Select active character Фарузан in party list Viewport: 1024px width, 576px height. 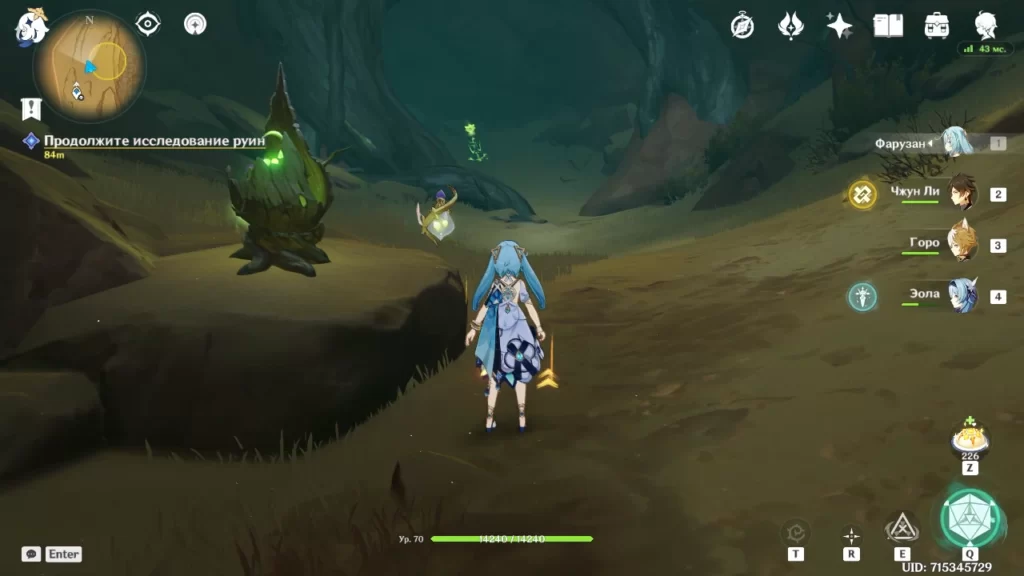955,143
